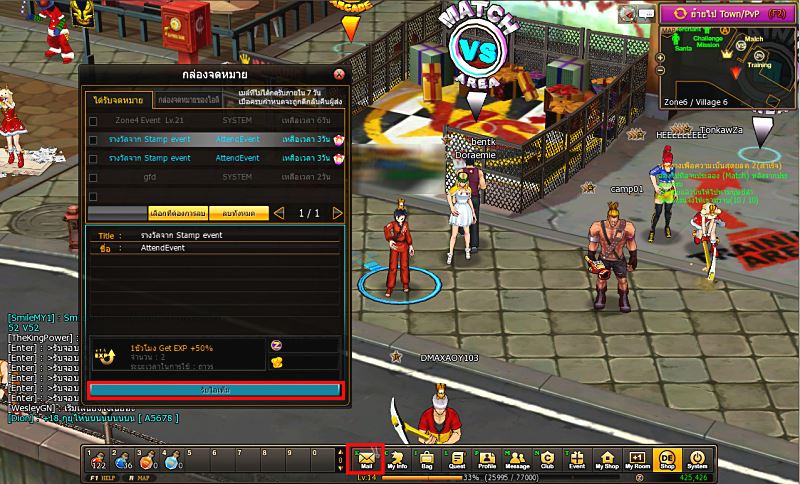Go to the next mail page
The height and width of the screenshot is (484, 800).
pyautogui.click(x=337, y=213)
